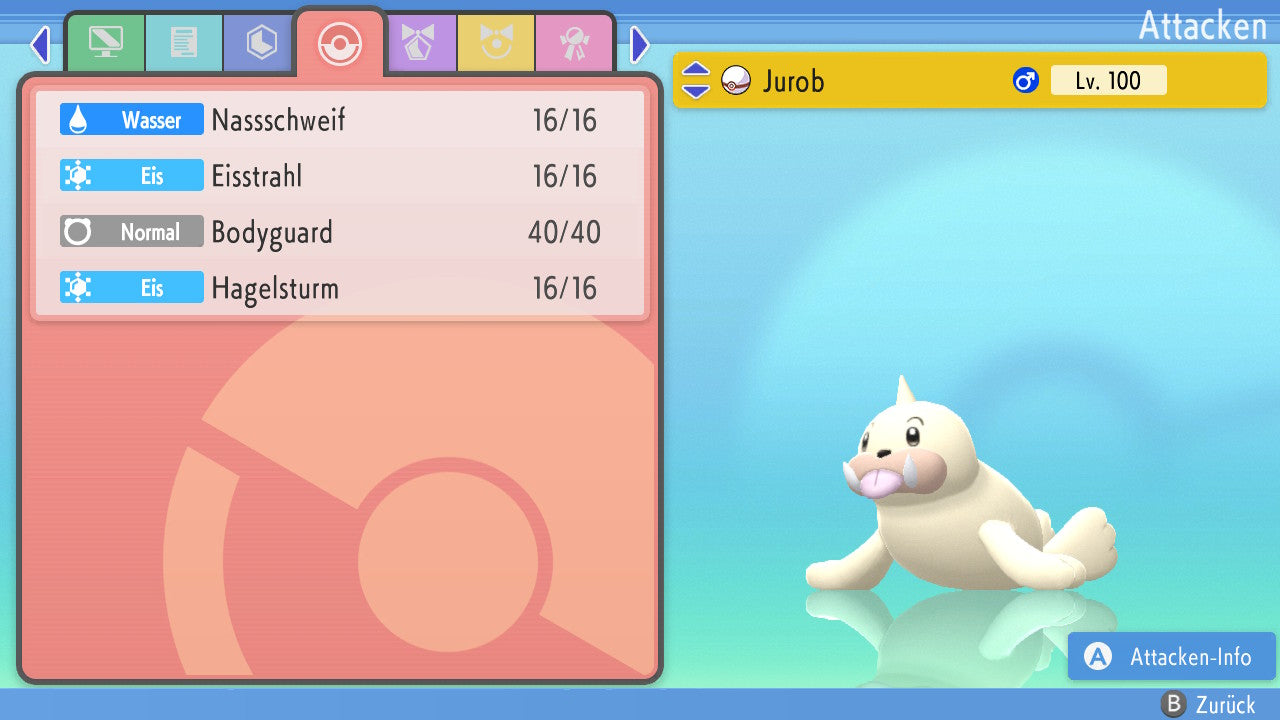Go back with Zurück
This screenshot has width=1280, height=720.
[x=1208, y=705]
